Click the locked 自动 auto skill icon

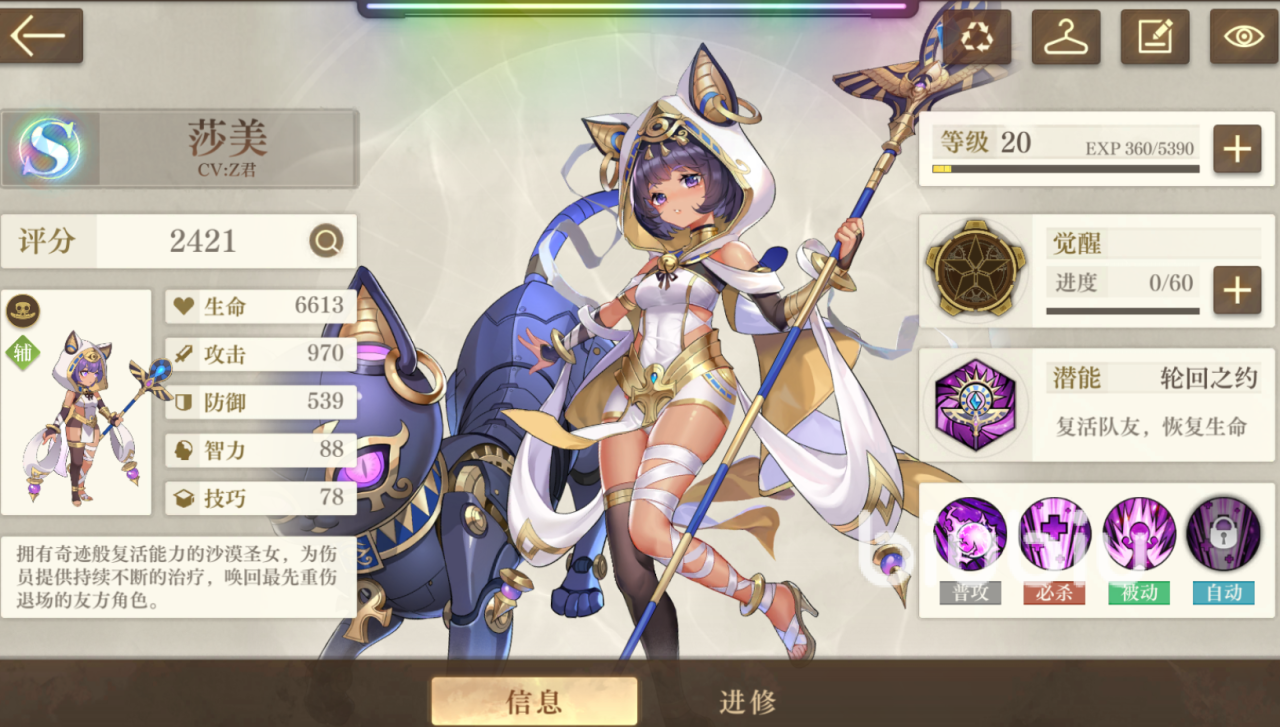1223,535
